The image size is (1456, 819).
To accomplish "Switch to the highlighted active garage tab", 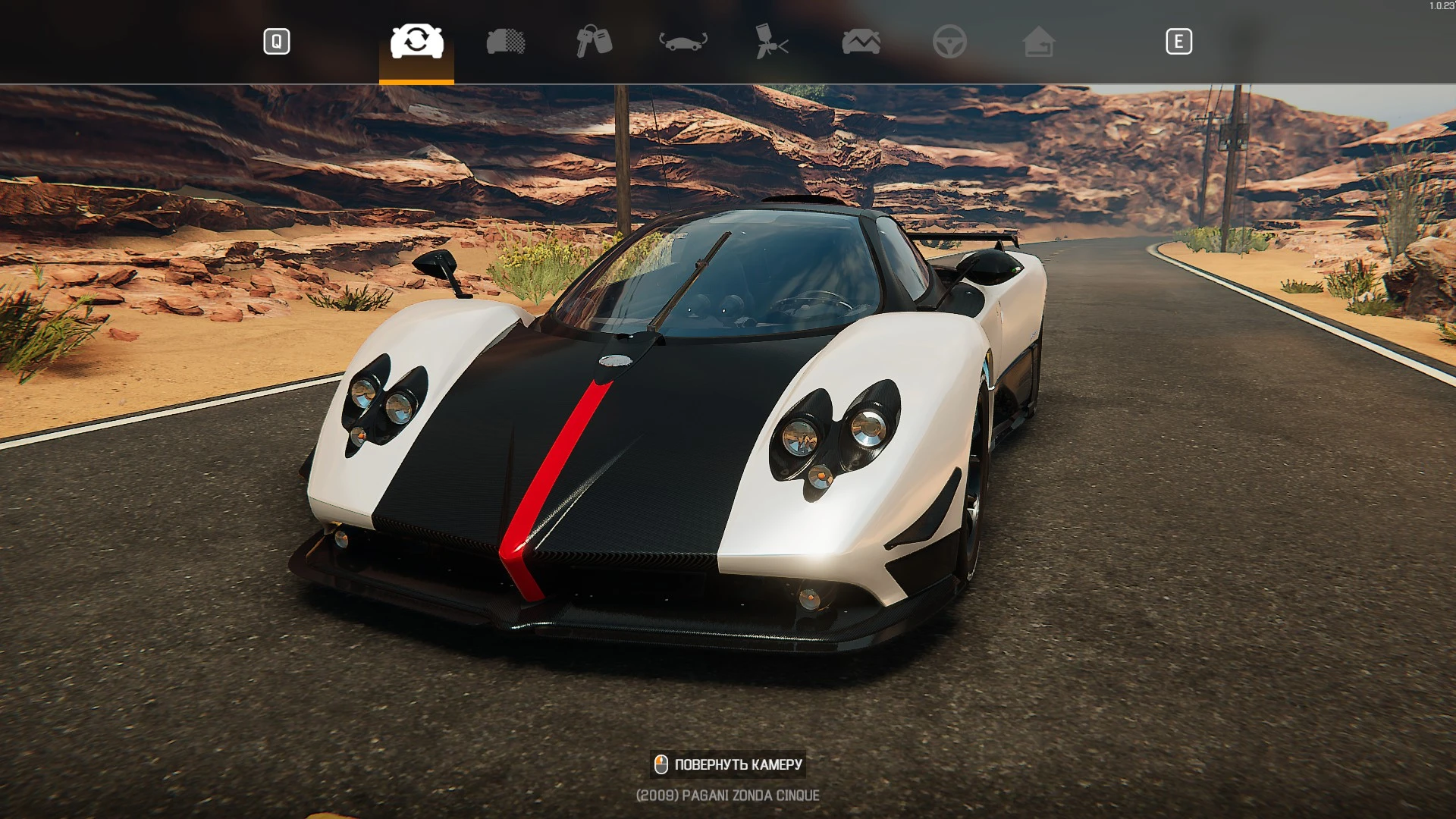I will coord(416,42).
